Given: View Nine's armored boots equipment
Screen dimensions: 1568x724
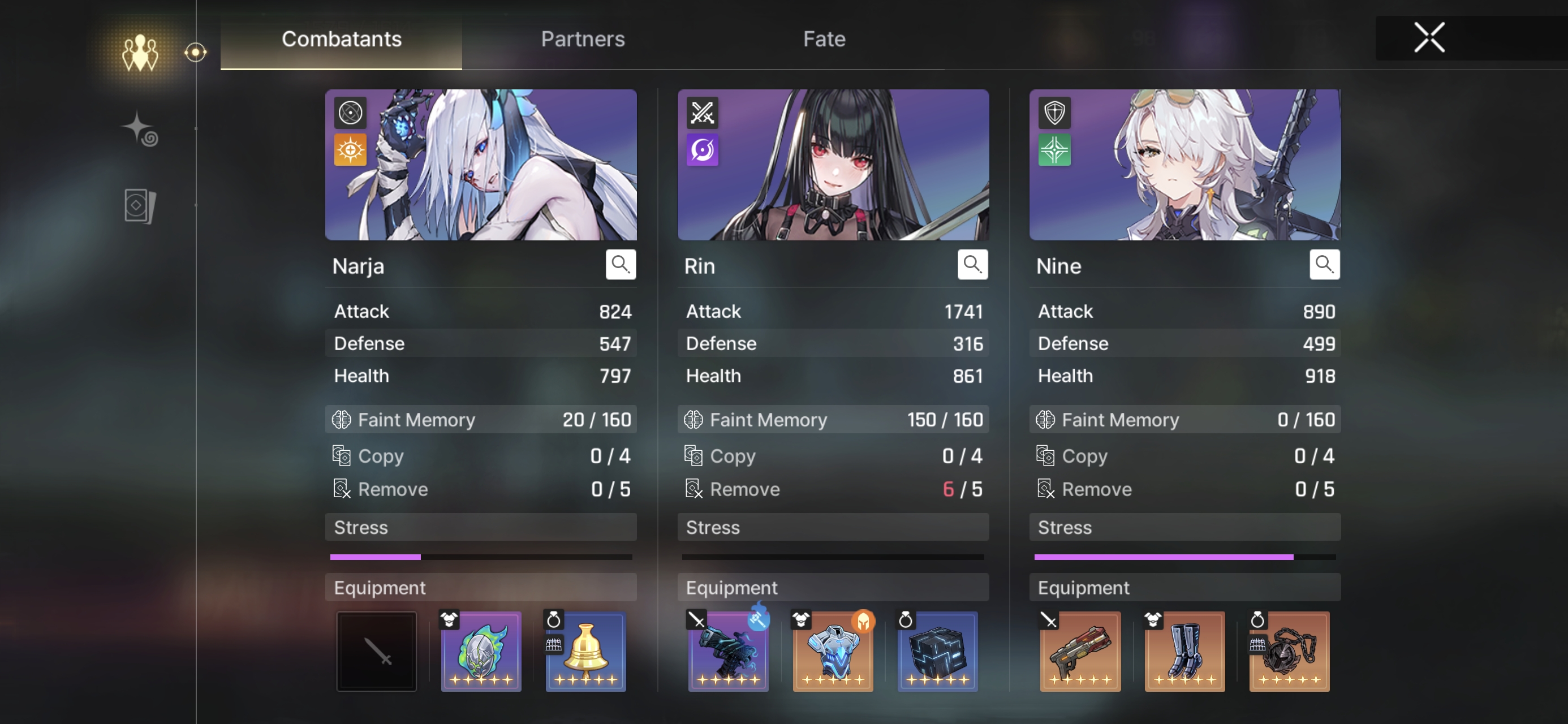Looking at the screenshot, I should (x=1184, y=651).
